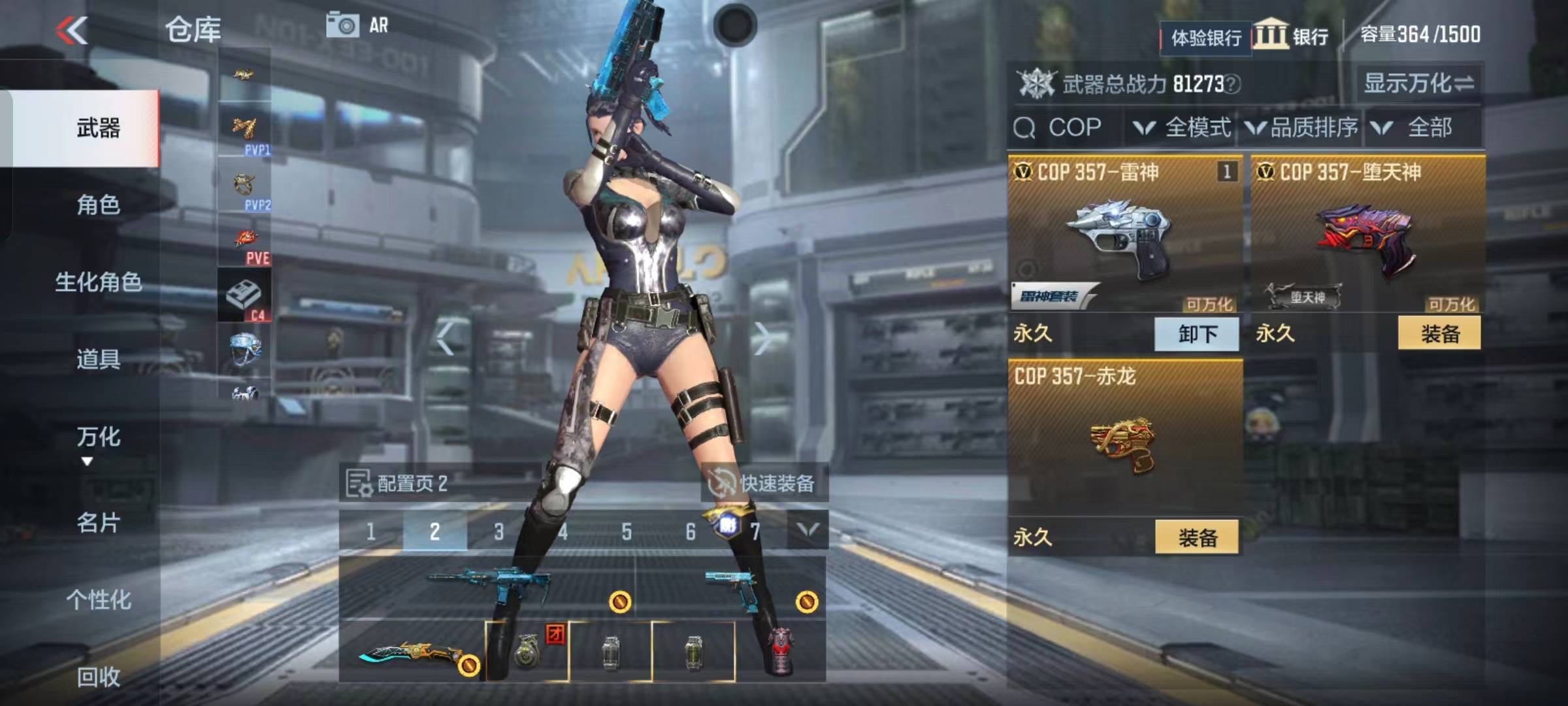Screen dimensions: 1568x706
Task: Go back with the double-arrow button
Action: click(x=72, y=31)
